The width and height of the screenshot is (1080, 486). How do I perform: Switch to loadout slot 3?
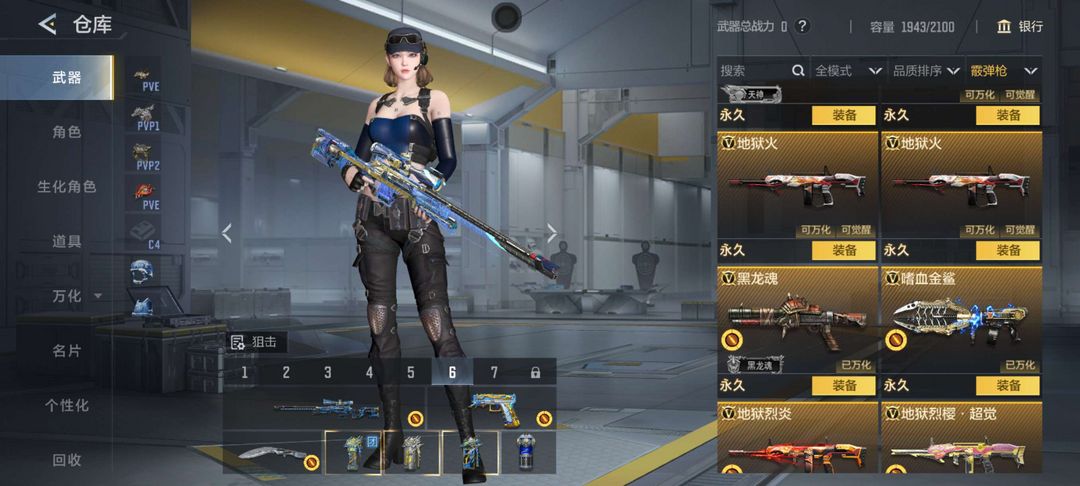coord(327,372)
